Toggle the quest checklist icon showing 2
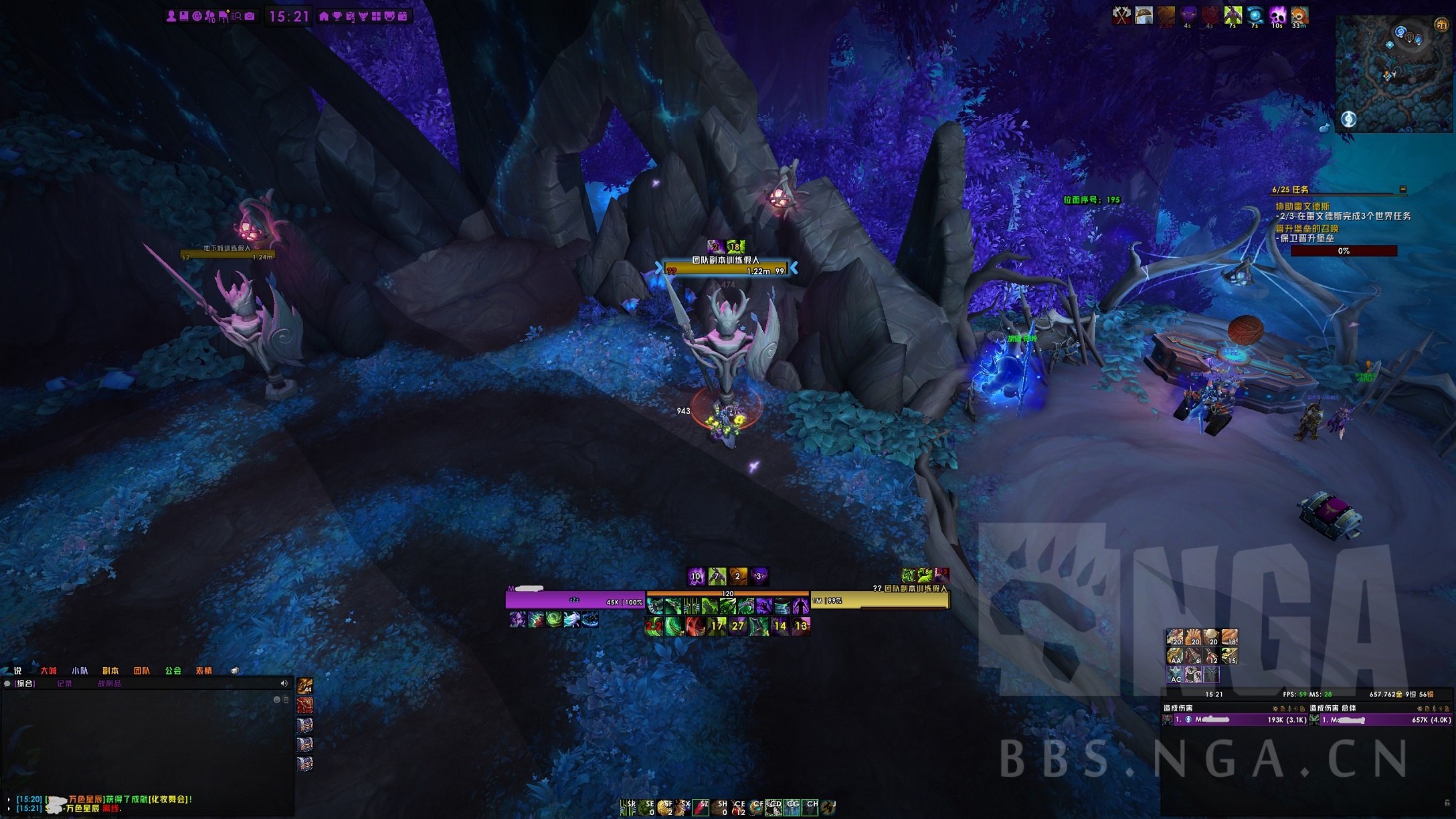Viewport: 1456px width, 819px height. click(x=352, y=15)
